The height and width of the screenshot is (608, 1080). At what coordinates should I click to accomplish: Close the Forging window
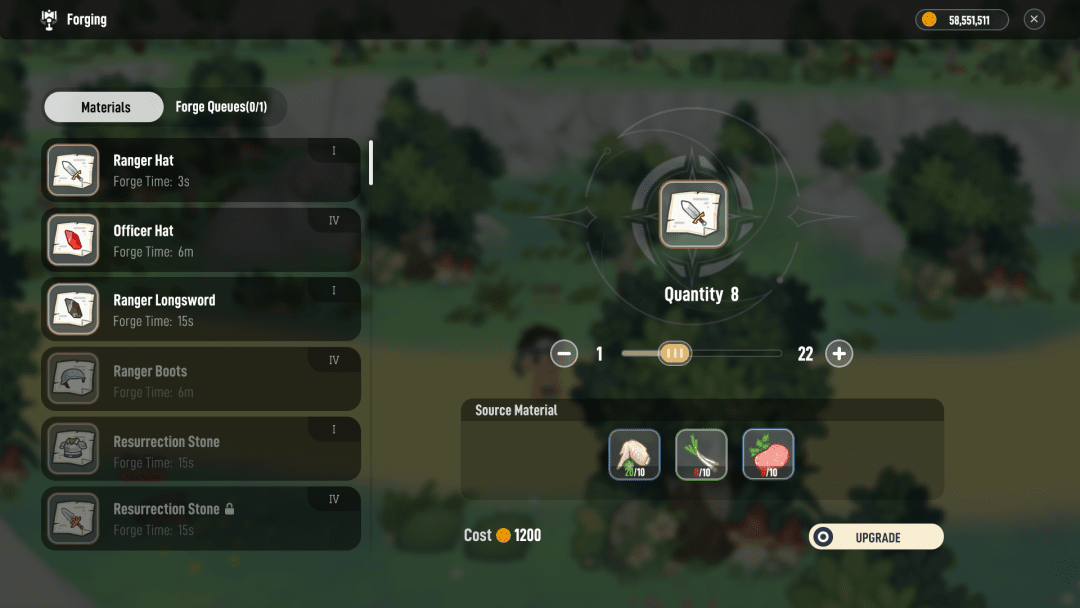pyautogui.click(x=1034, y=19)
